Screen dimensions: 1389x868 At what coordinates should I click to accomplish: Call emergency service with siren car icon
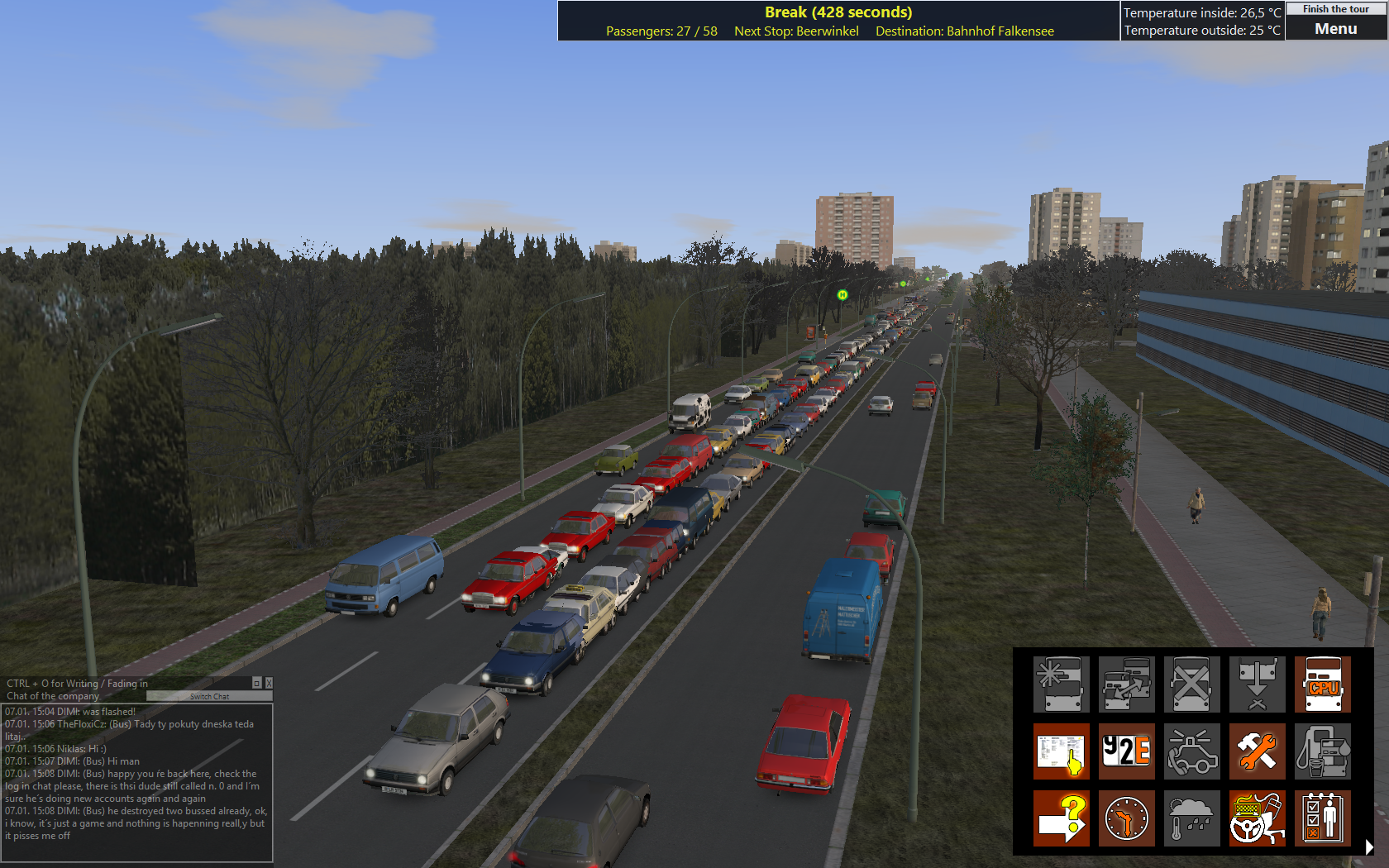click(1191, 751)
